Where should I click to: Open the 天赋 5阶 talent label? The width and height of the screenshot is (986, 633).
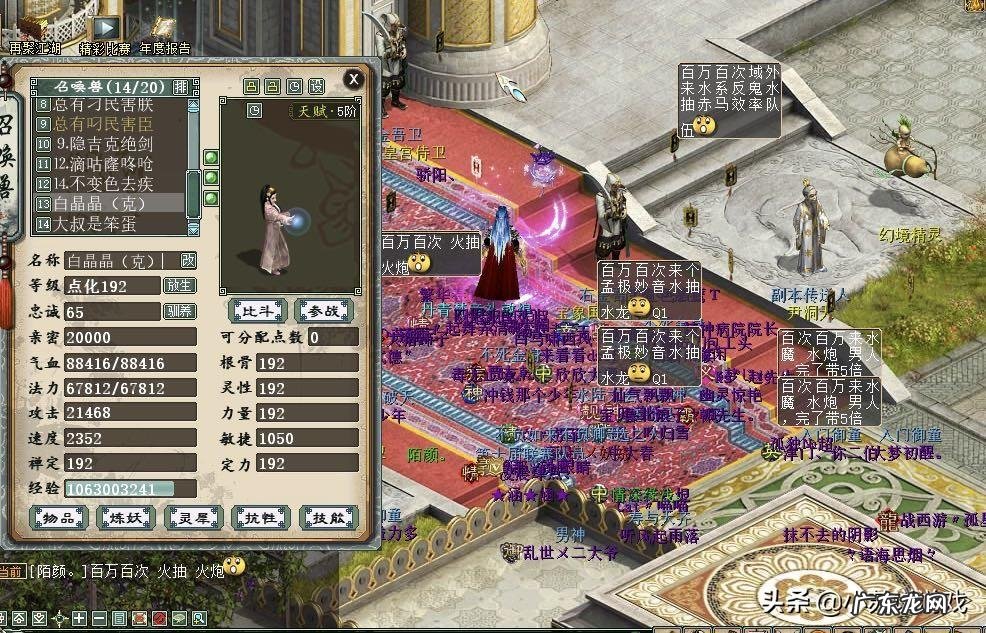(322, 112)
